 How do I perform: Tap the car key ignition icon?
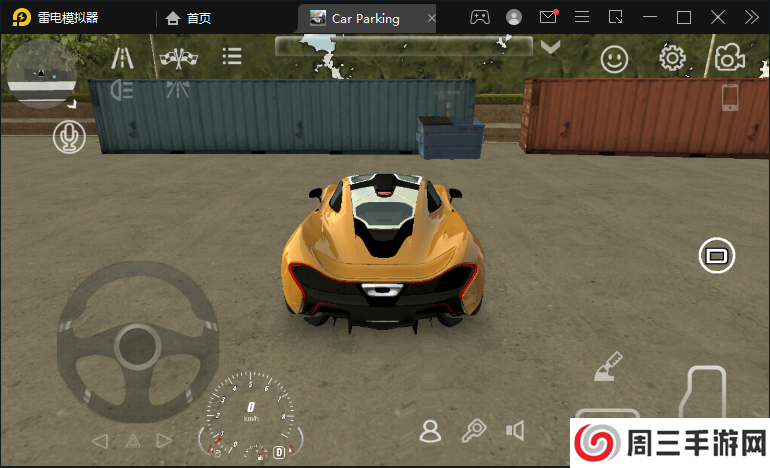[x=473, y=431]
